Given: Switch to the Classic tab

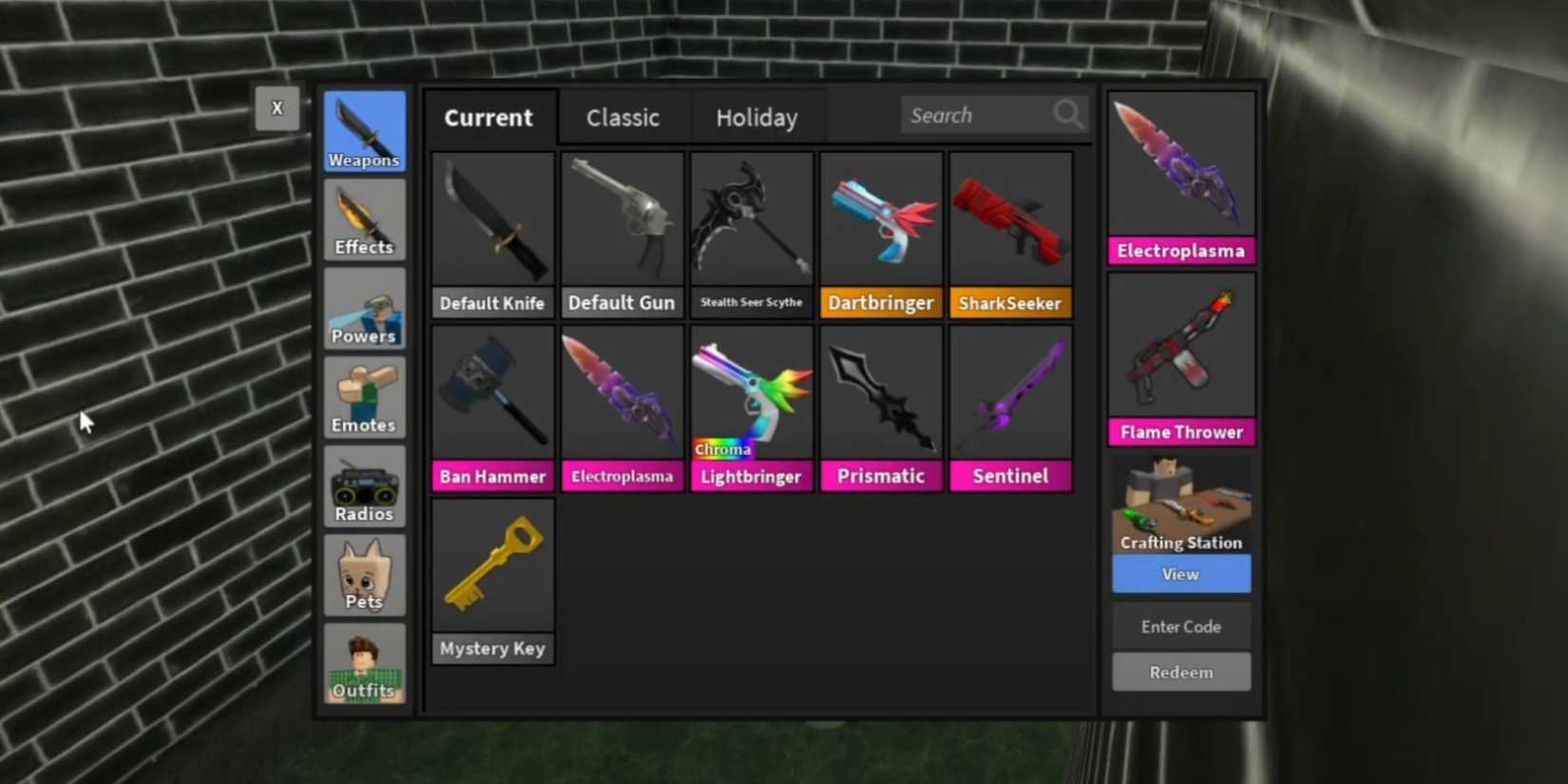Looking at the screenshot, I should click(622, 117).
